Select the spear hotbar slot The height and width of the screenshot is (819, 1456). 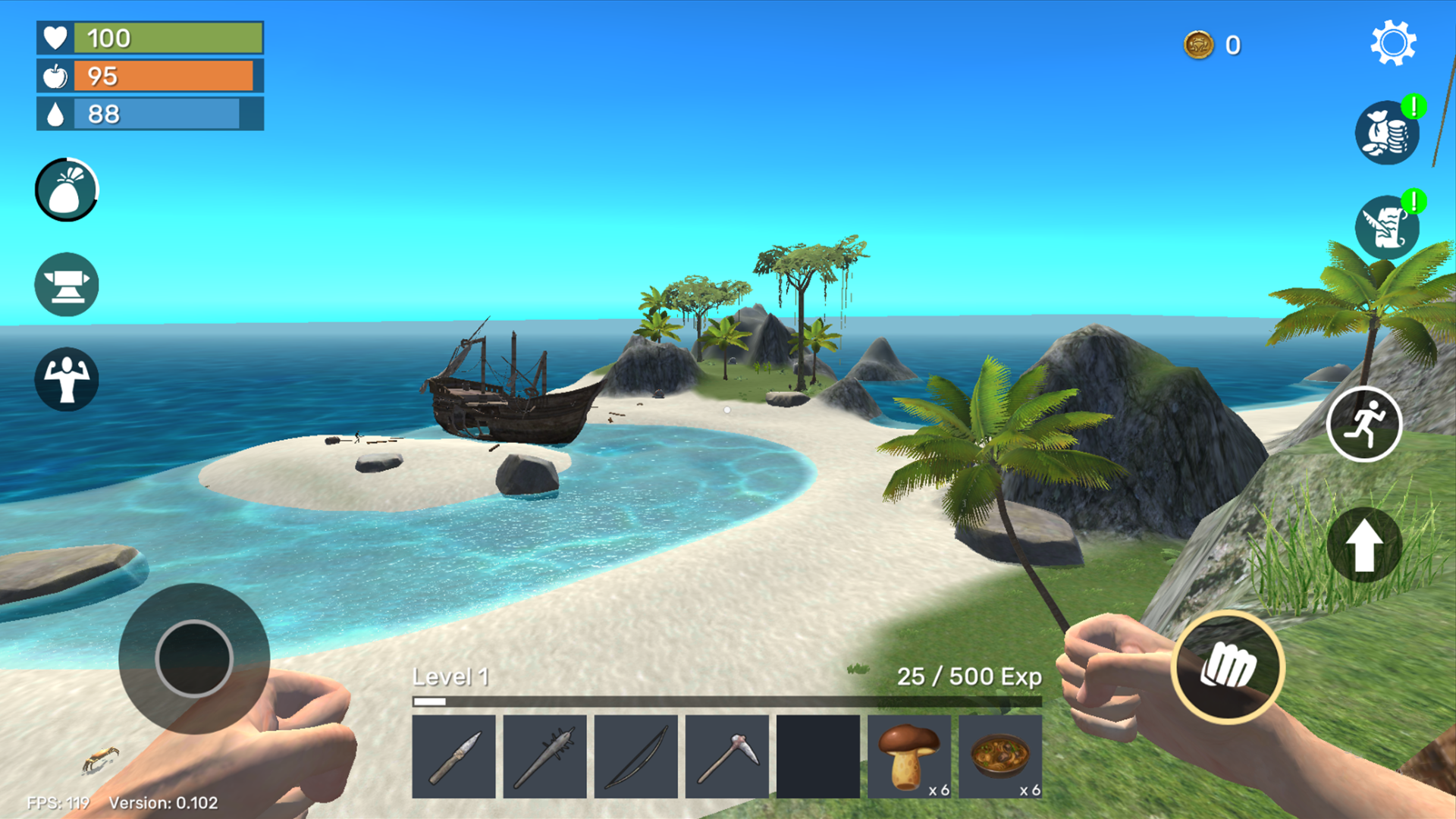click(x=545, y=757)
